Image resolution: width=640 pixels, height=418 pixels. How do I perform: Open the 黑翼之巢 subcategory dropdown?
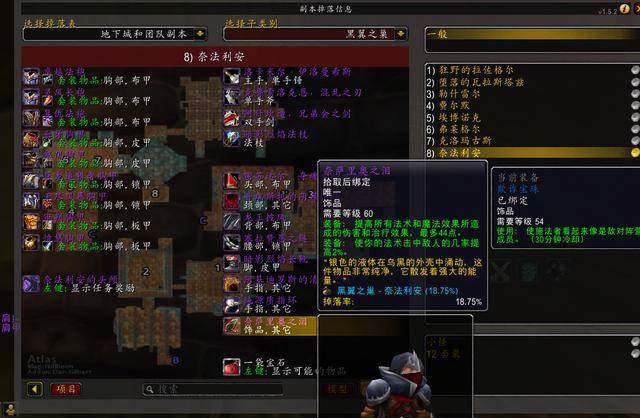pyautogui.click(x=403, y=34)
